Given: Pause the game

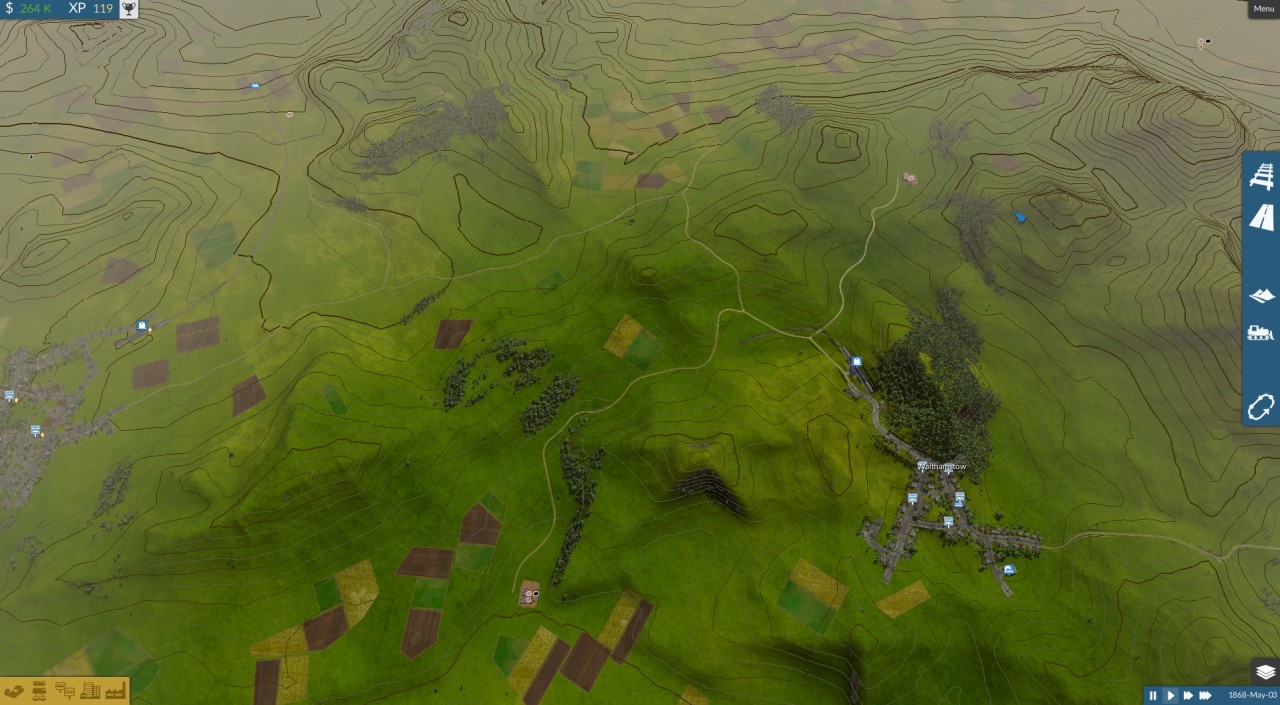Looking at the screenshot, I should click(1153, 695).
